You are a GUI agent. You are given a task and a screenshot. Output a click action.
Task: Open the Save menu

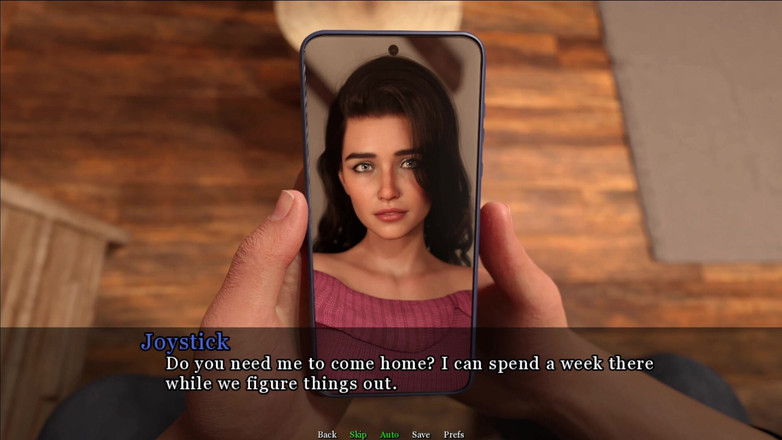(421, 434)
